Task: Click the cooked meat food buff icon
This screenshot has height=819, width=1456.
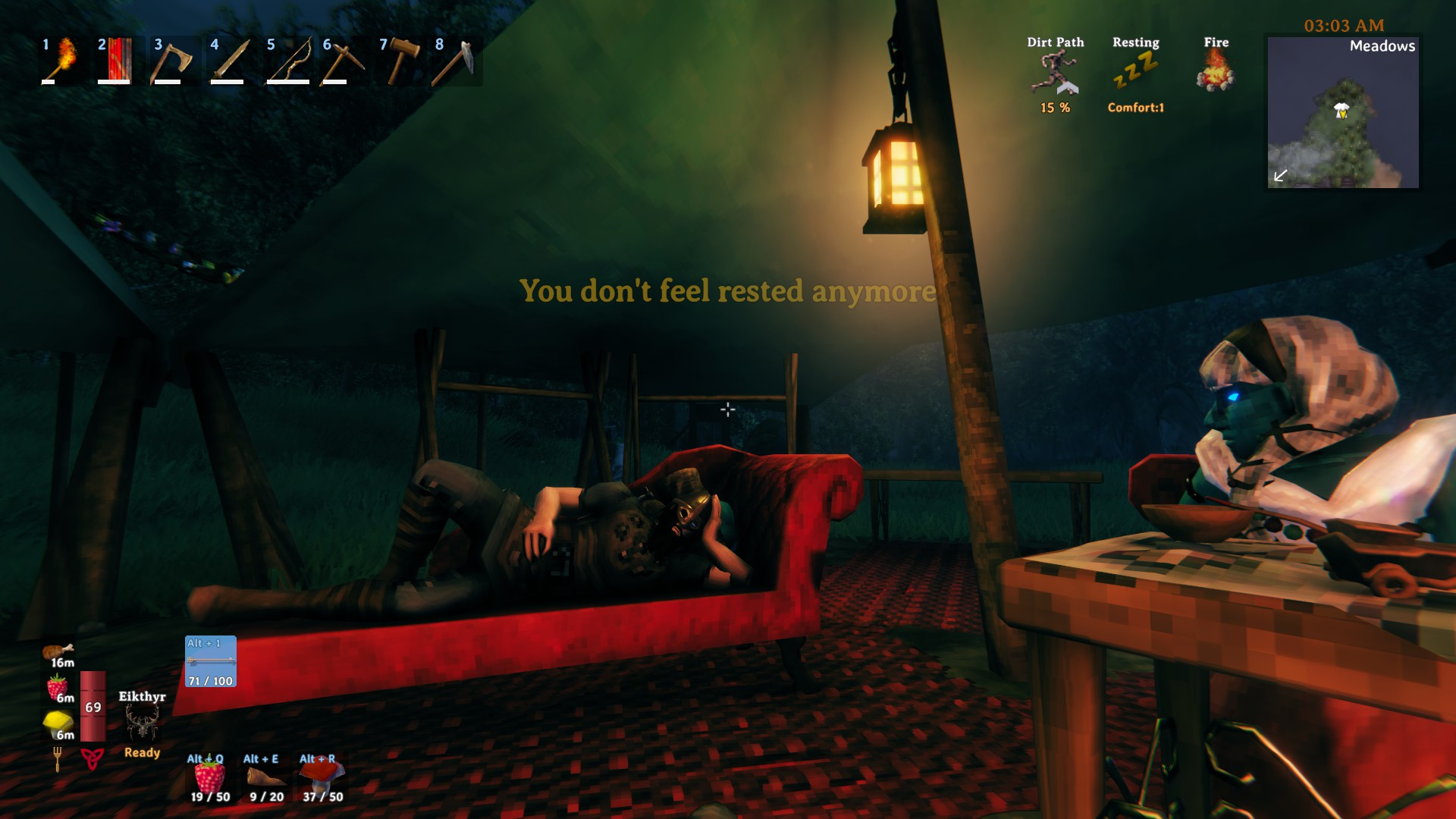Action: tap(58, 653)
